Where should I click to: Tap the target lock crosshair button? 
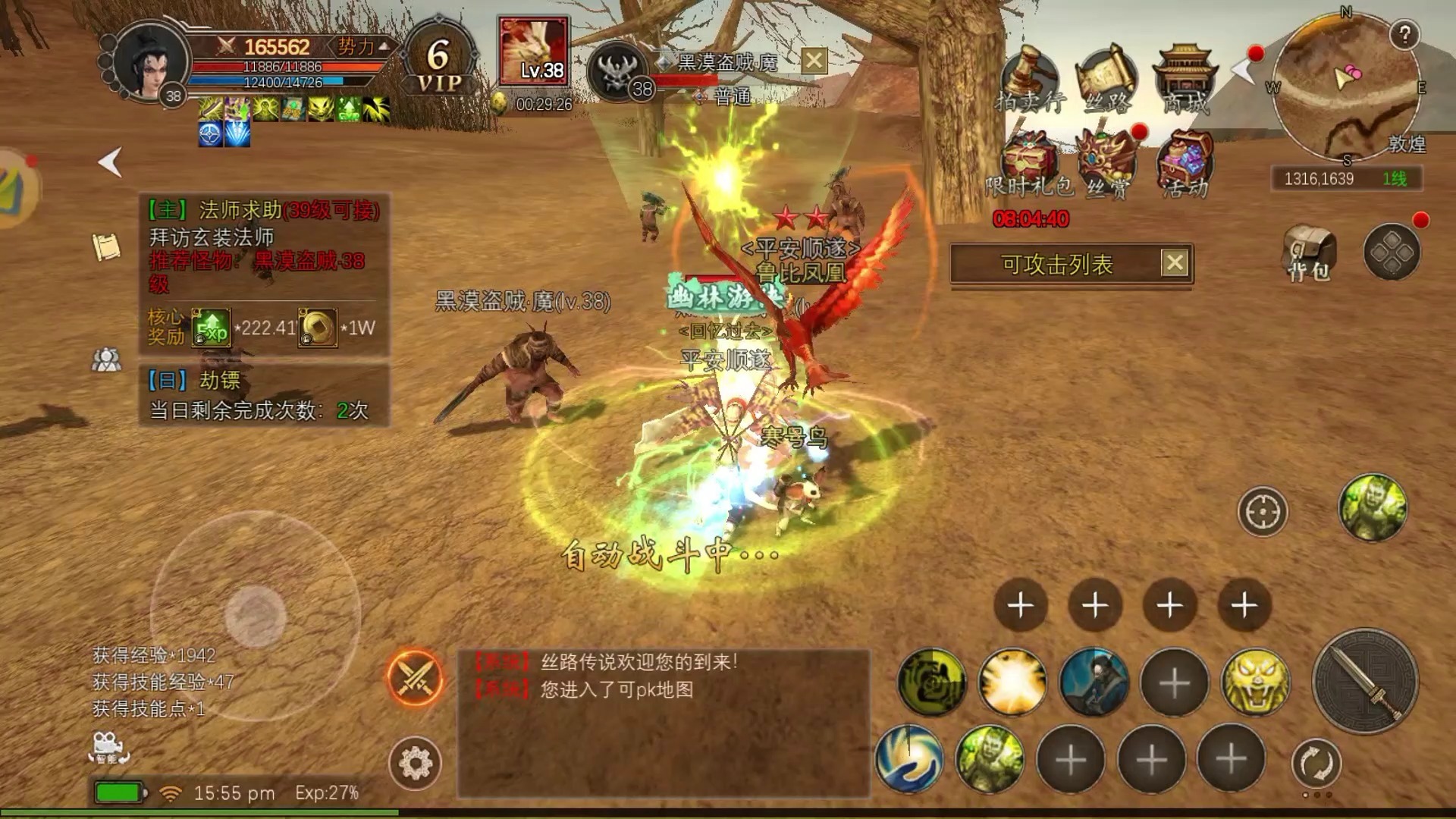click(x=1263, y=512)
